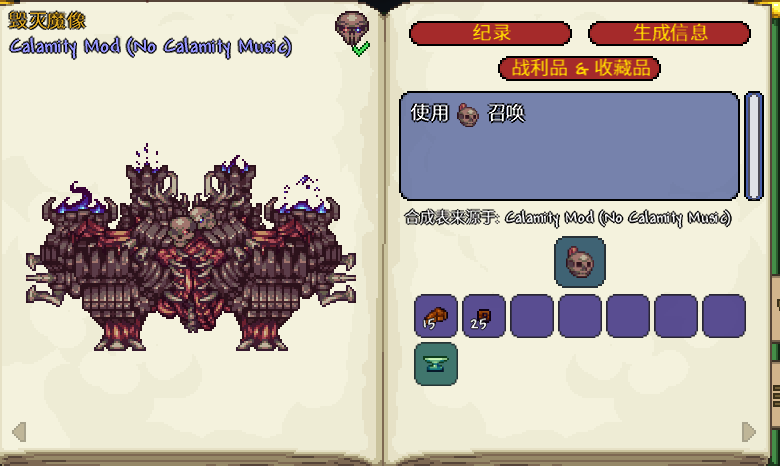Go to the next boss page arrow
The image size is (780, 466).
click(x=749, y=431)
